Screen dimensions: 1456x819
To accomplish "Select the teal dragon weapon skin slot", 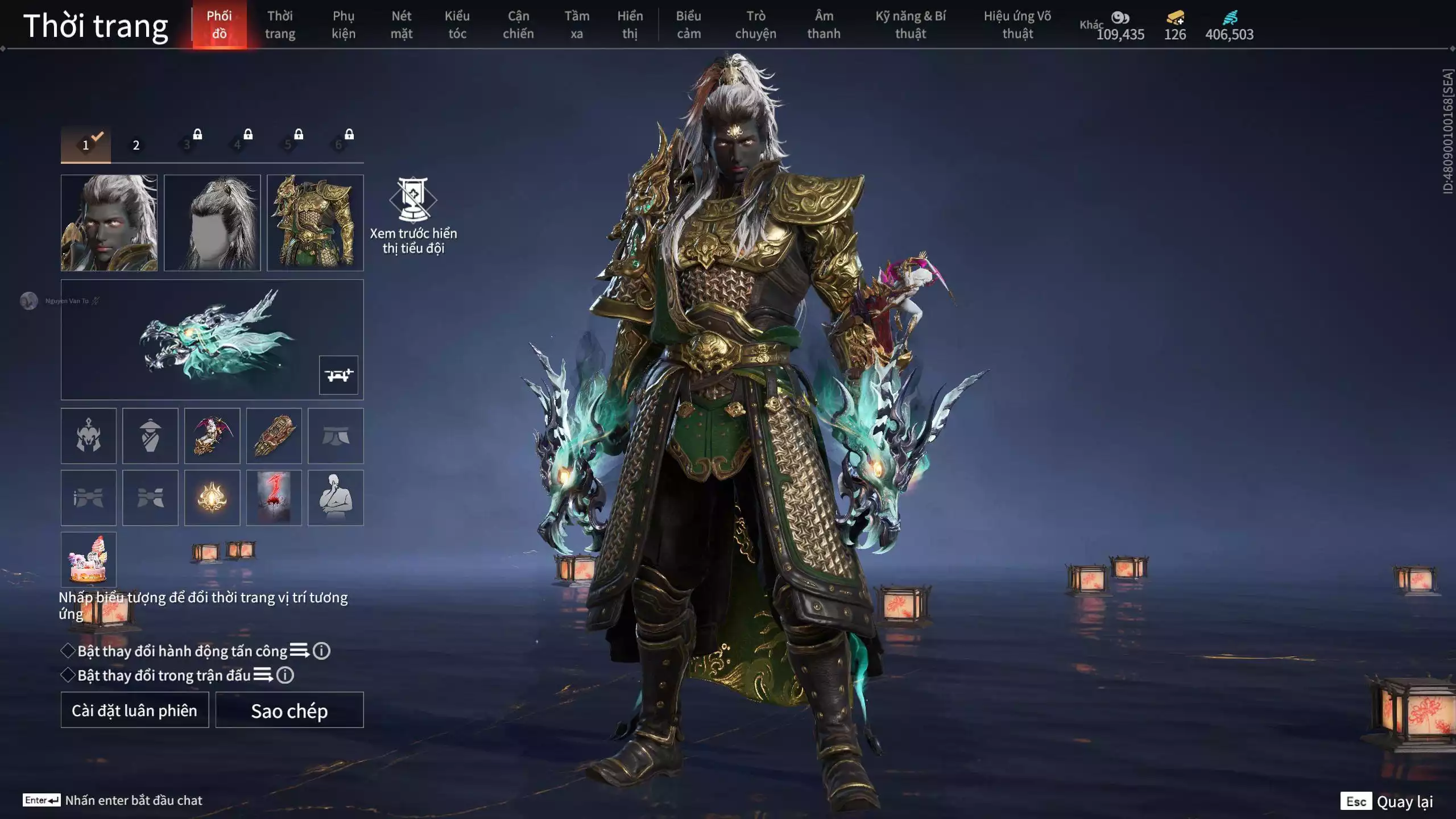I will (212, 339).
